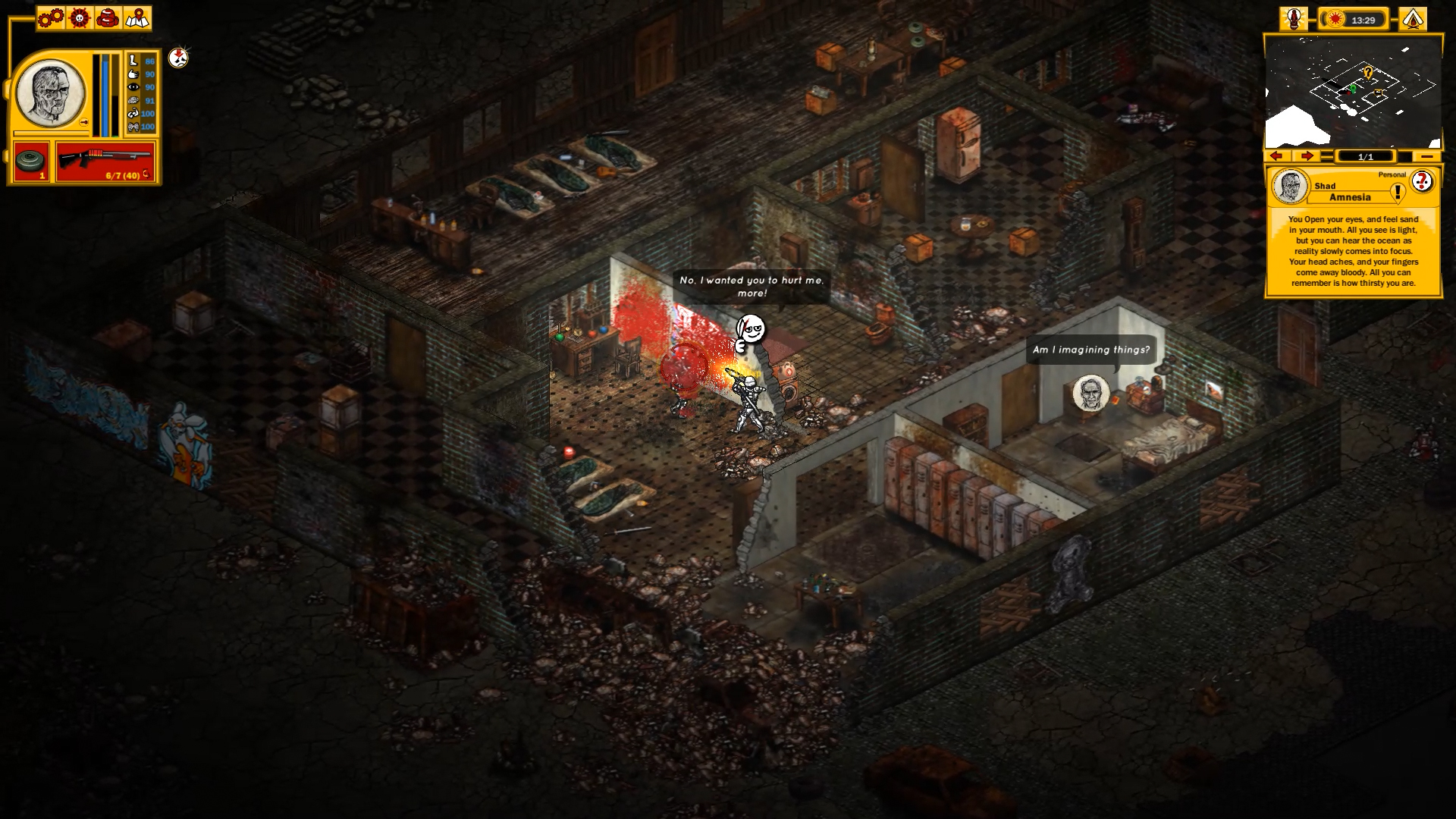
Task: Open the red question mark quest help icon
Action: [x=1421, y=181]
